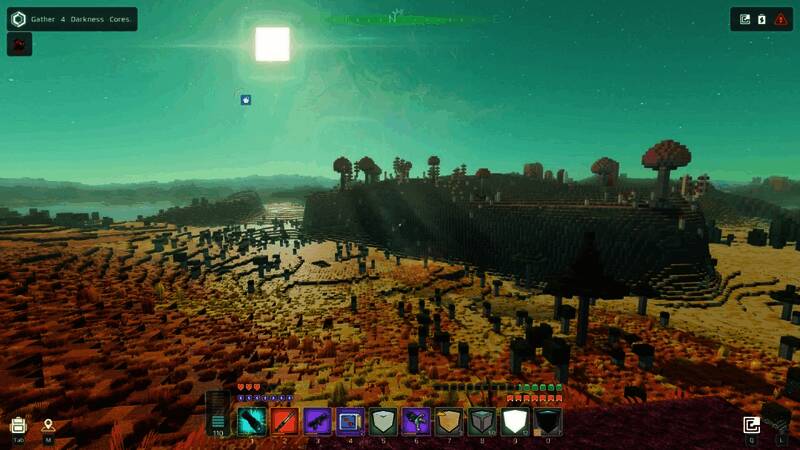Click the overlapping squares icon beside the battery
This screenshot has height=450, width=800.
tap(745, 19)
